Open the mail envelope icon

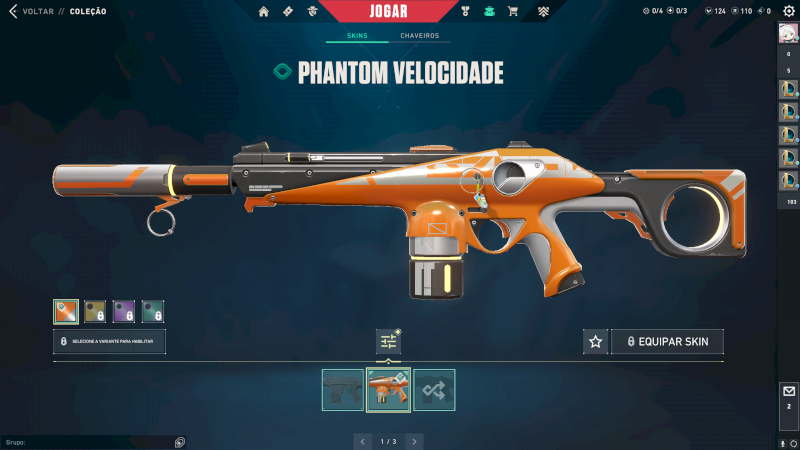coord(788,392)
